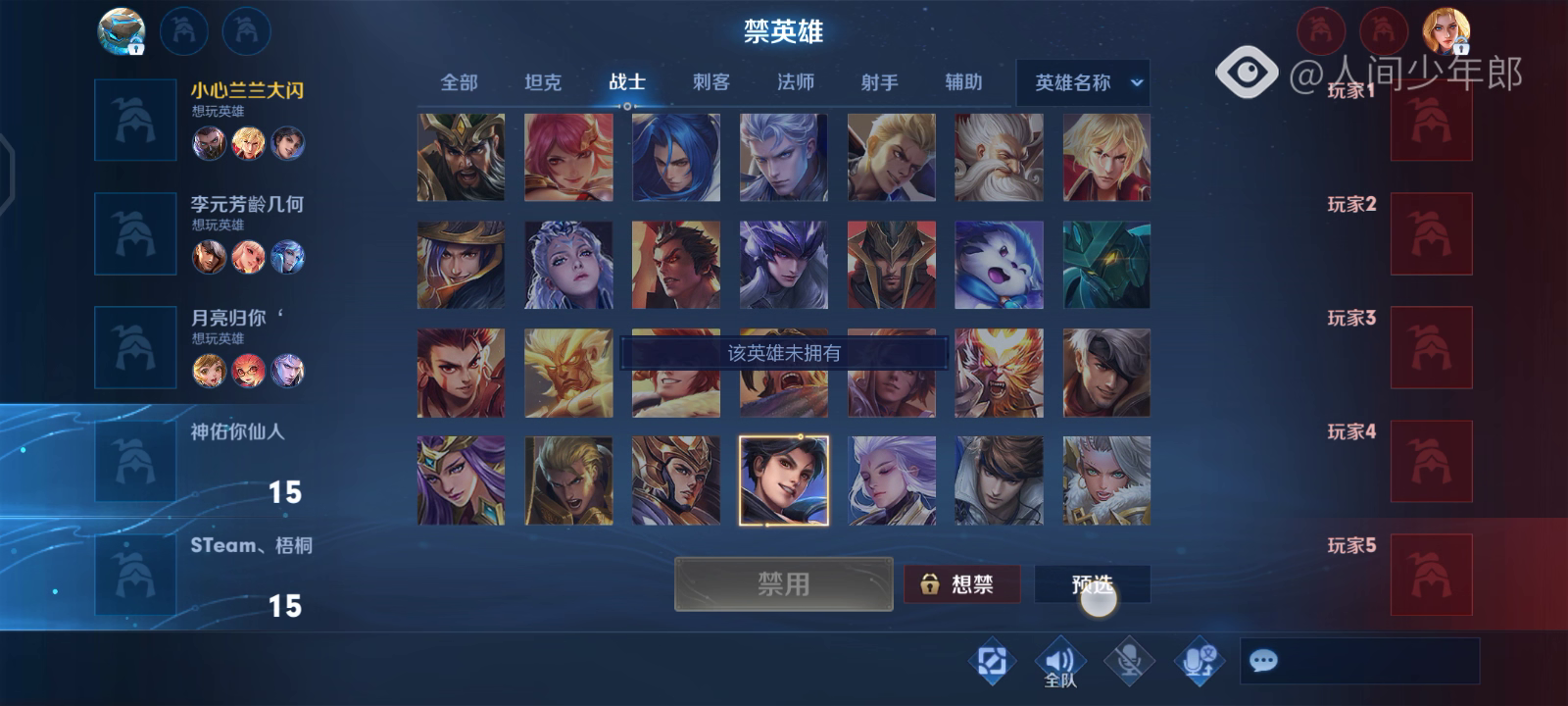Select the golden monkey king hero portrait
This screenshot has width=1568, height=706.
[567, 373]
